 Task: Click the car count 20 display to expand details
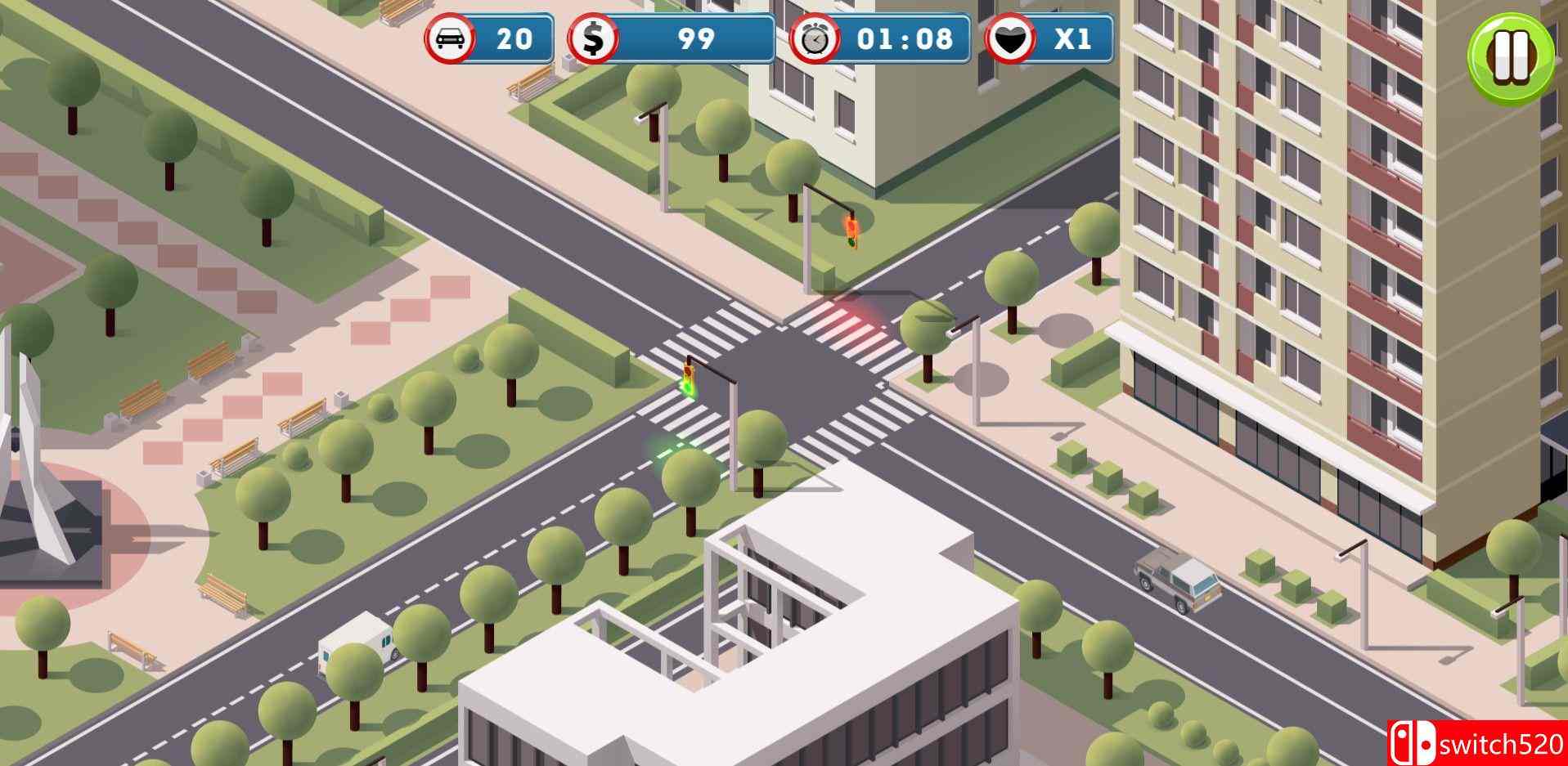tap(515, 38)
